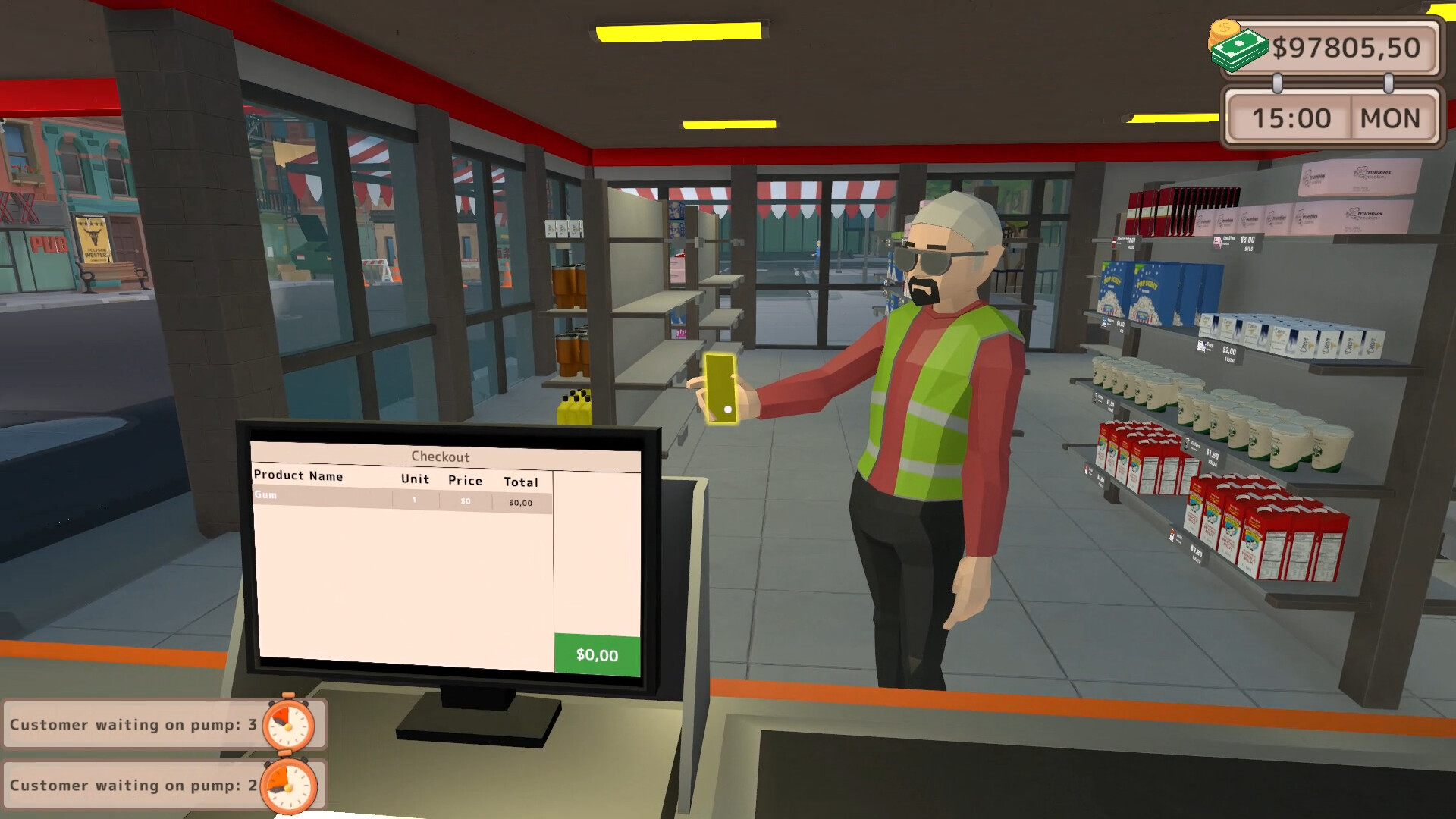Viewport: 1456px width, 819px height.
Task: Click the coffee cup icon on the $1,50 shelf tag
Action: [1186, 445]
